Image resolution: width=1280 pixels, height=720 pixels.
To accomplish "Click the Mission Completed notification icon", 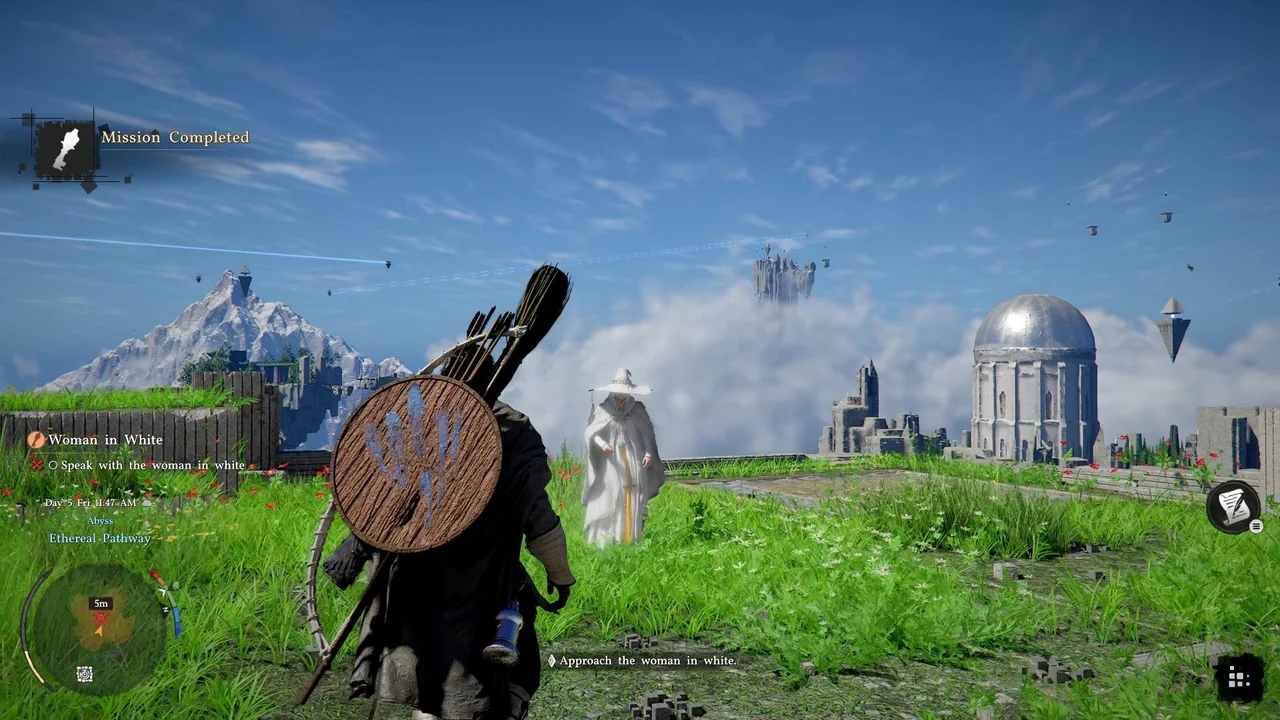I will [x=67, y=148].
